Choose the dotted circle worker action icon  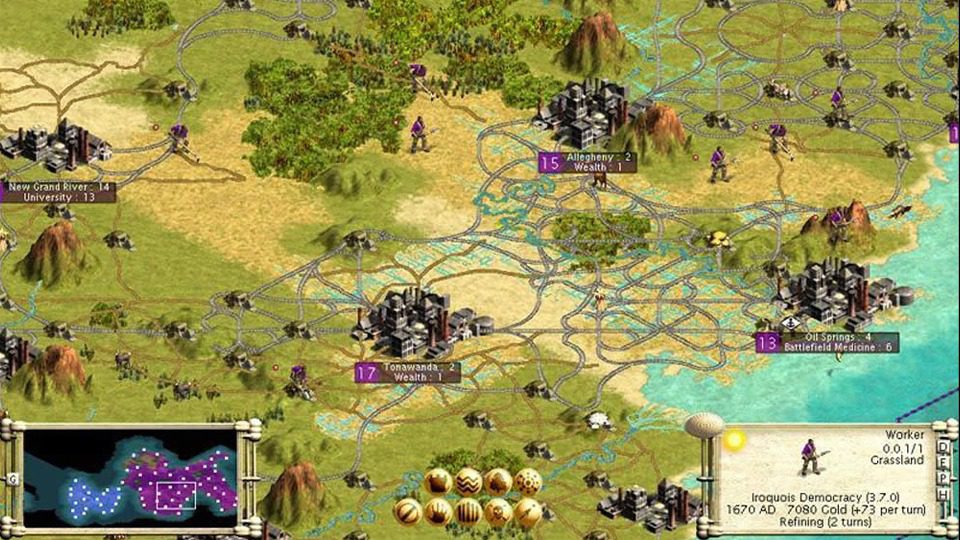click(x=528, y=482)
